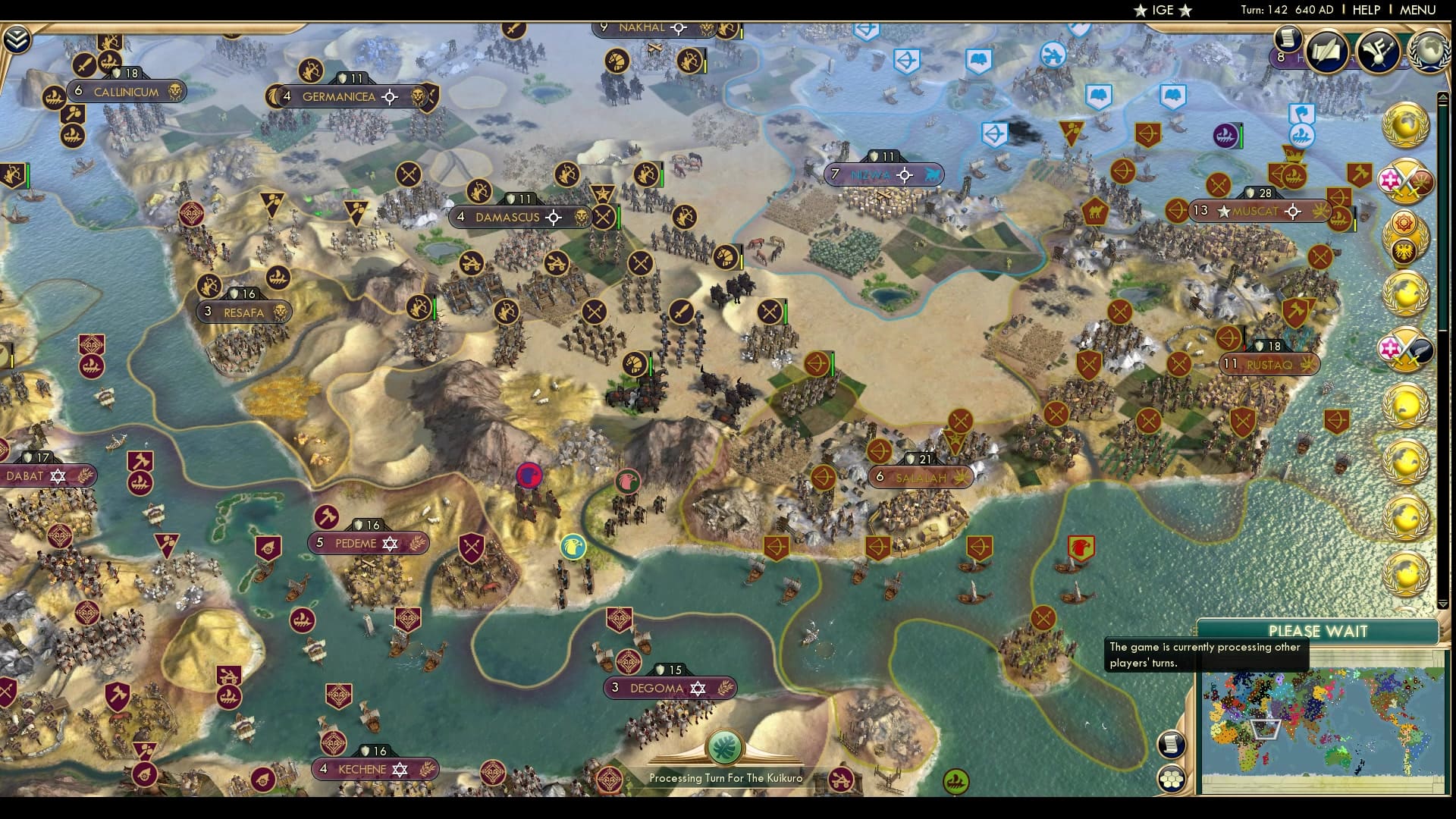
Task: Click the viewport rectangle on the minimap
Action: coord(1265,728)
